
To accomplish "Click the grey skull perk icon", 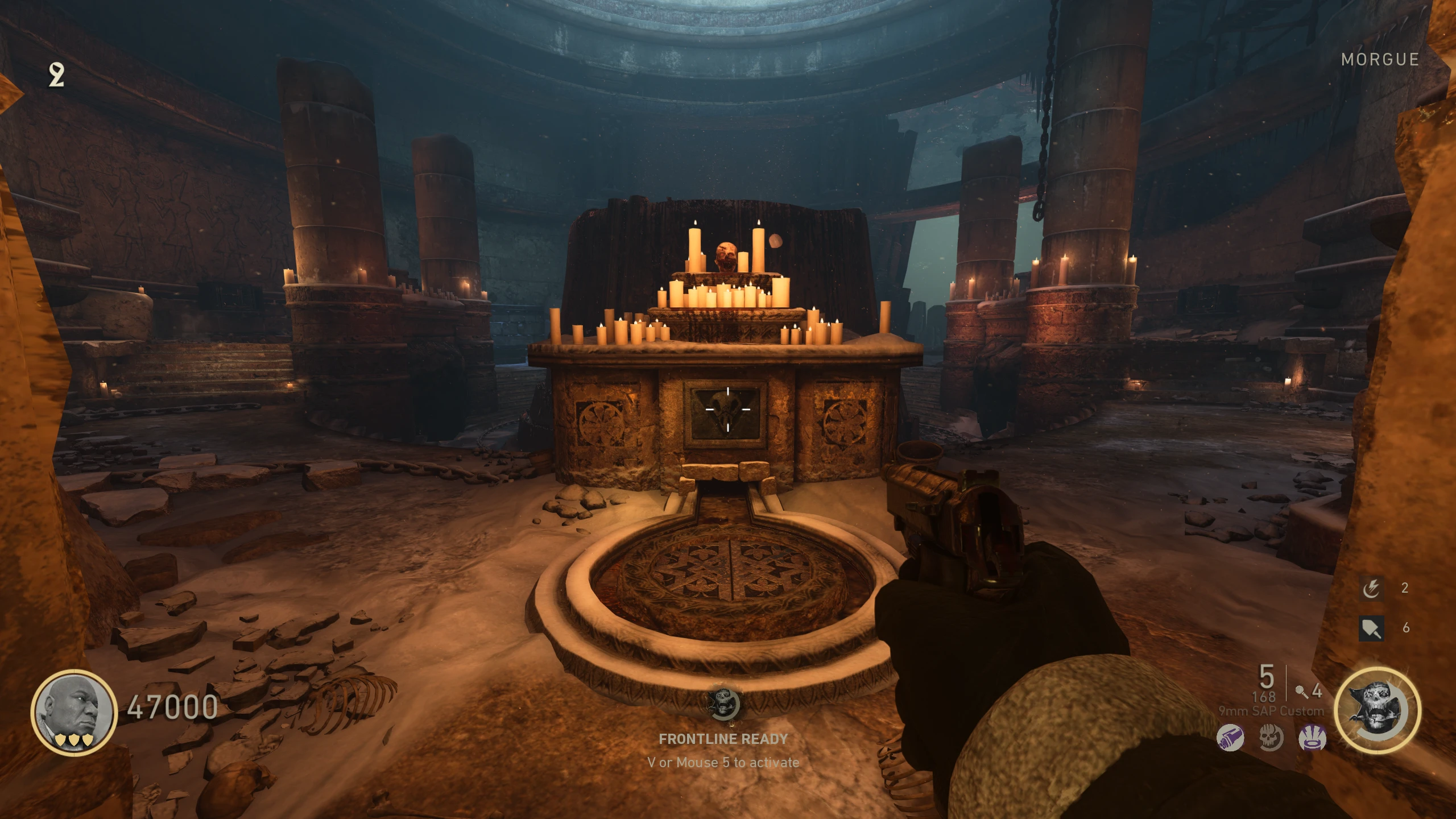I will (x=1271, y=738).
